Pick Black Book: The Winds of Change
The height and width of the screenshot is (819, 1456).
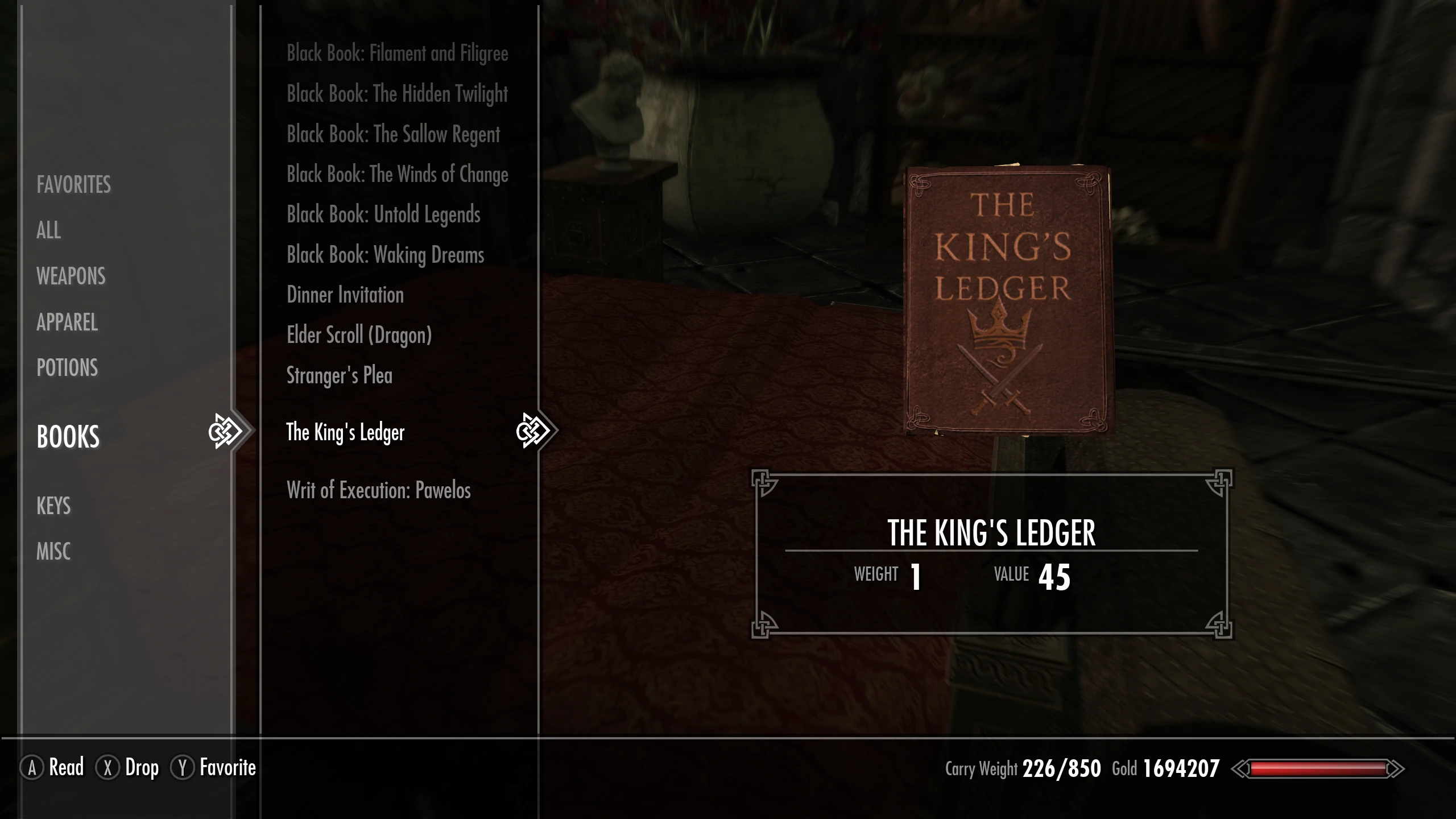tap(397, 175)
